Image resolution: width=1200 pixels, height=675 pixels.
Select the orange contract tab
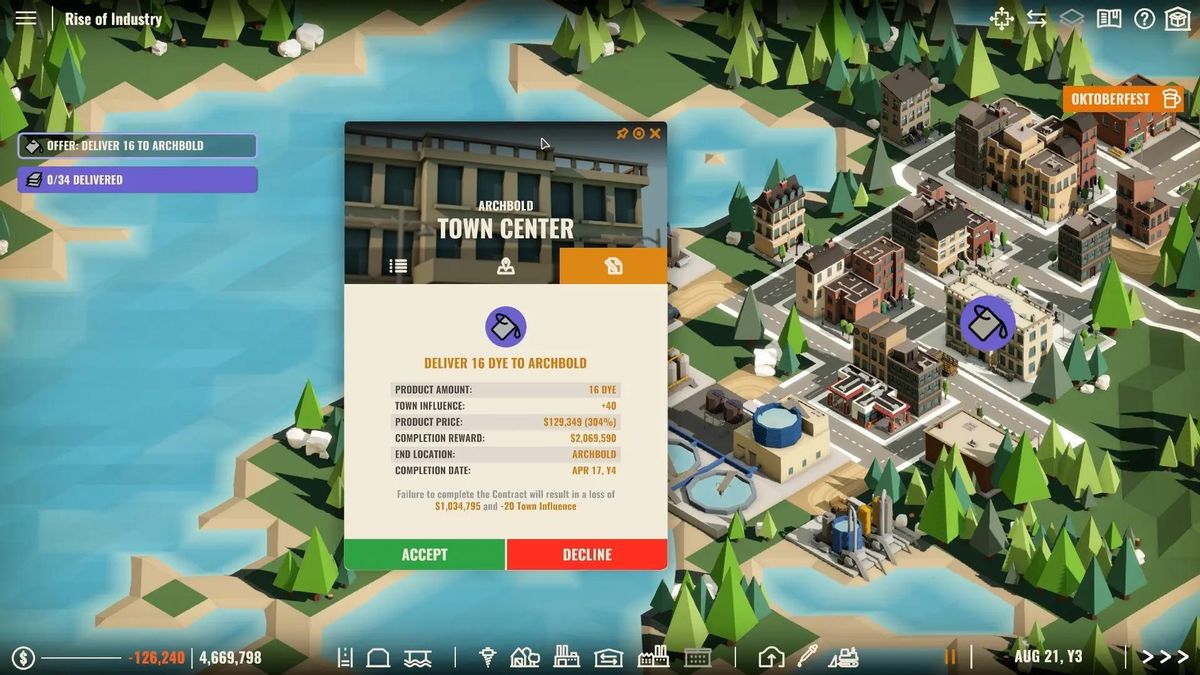tap(613, 266)
